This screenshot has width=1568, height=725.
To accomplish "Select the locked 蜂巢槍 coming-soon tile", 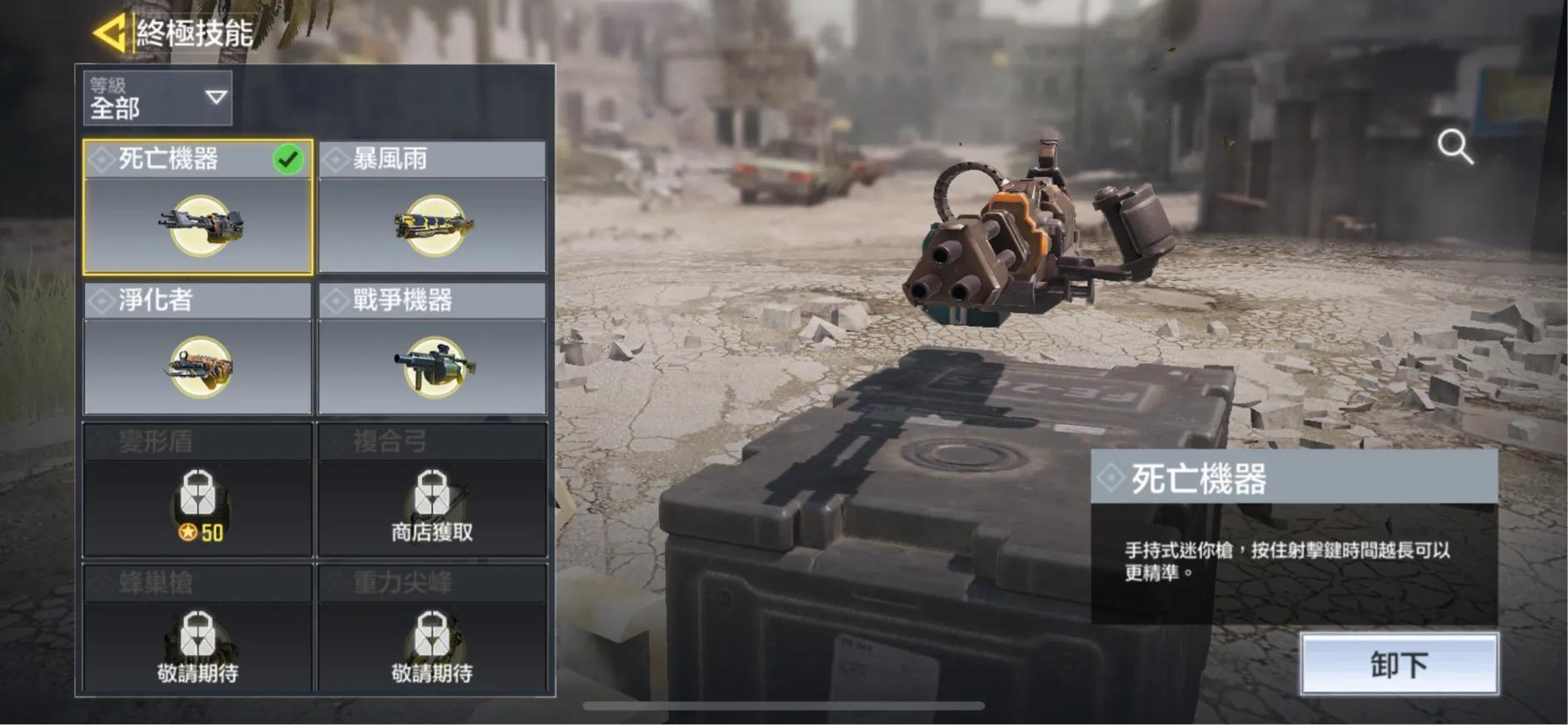I will 198,629.
